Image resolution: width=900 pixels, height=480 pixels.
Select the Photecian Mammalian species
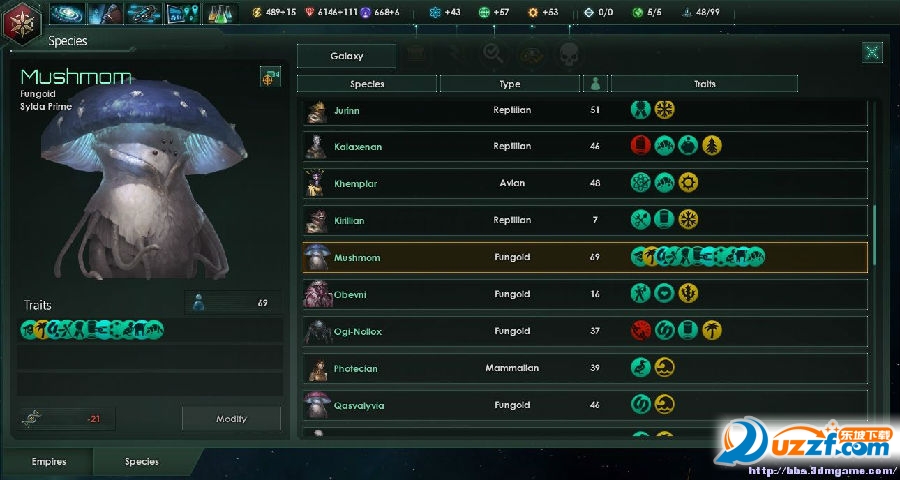click(x=584, y=369)
